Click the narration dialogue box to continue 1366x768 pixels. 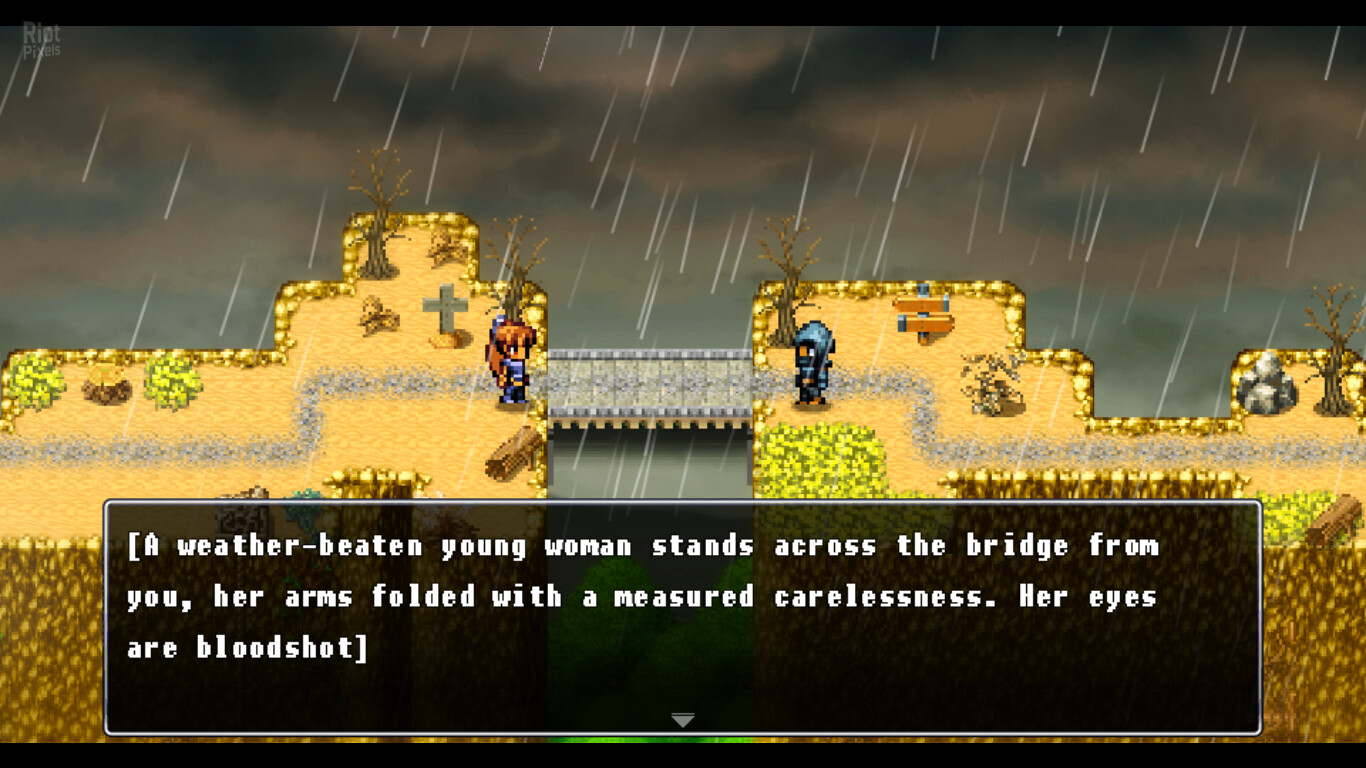click(x=682, y=616)
